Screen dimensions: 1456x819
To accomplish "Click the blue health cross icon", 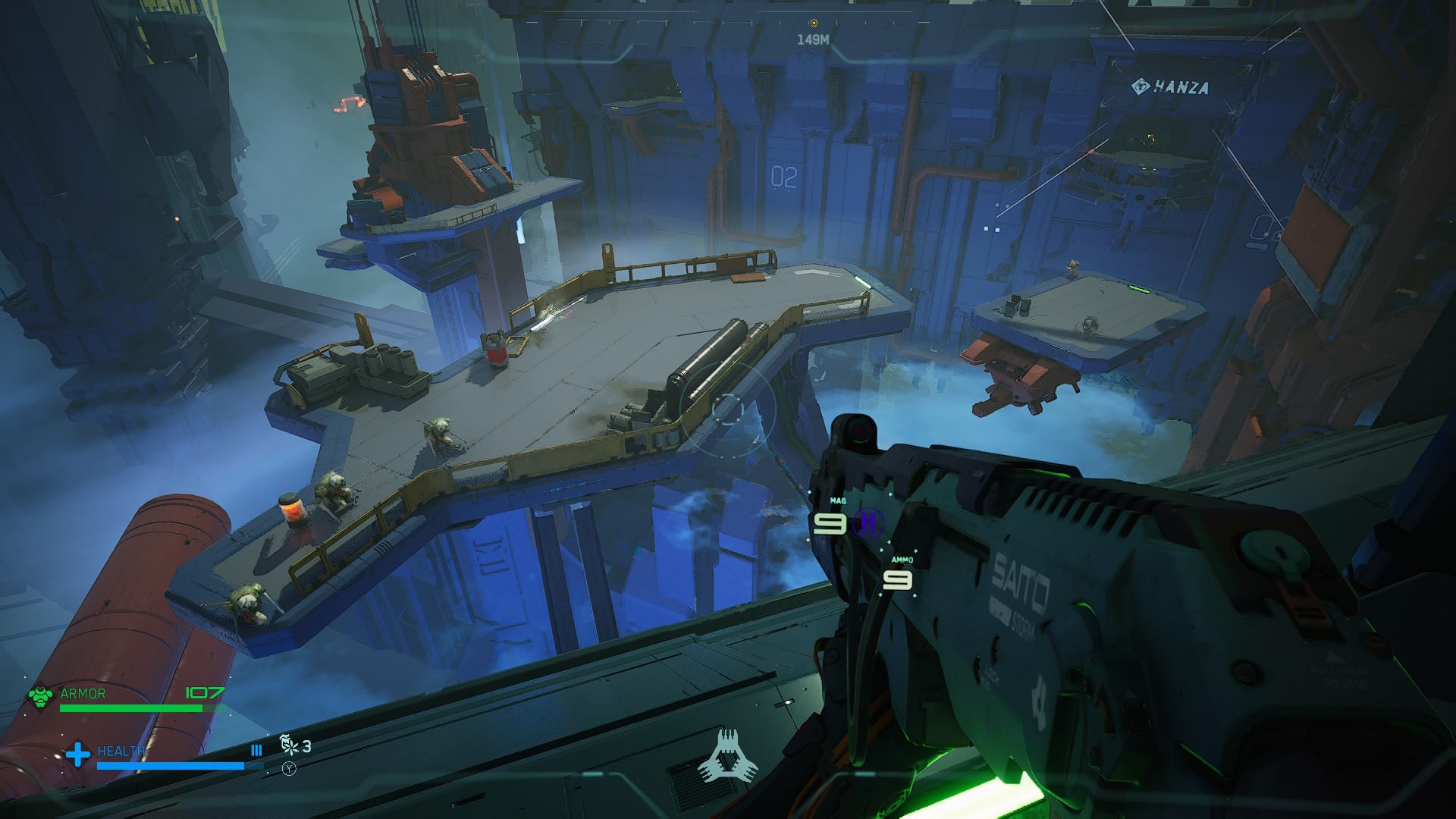I will [77, 754].
